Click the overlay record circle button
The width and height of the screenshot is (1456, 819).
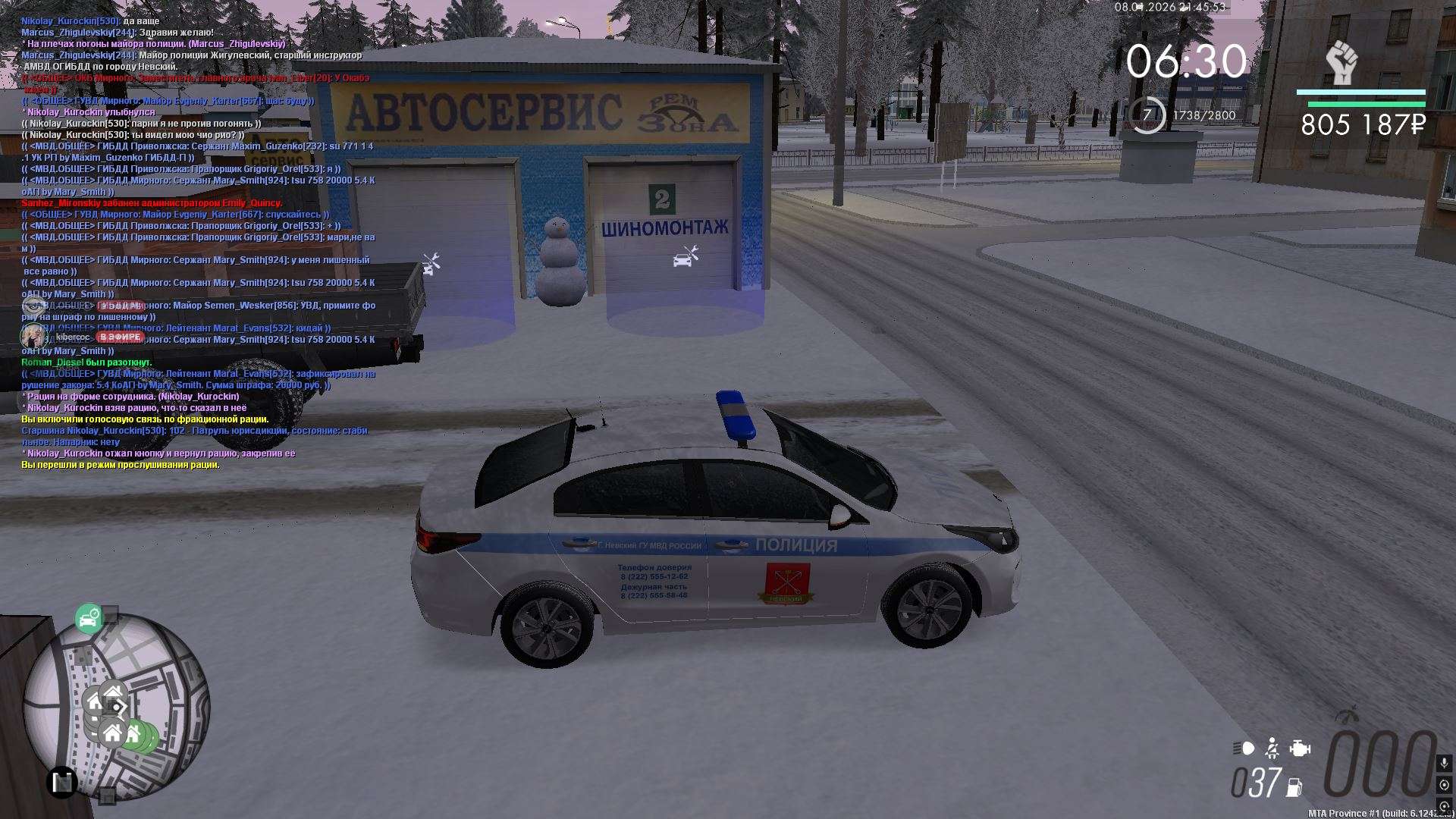pyautogui.click(x=1444, y=785)
